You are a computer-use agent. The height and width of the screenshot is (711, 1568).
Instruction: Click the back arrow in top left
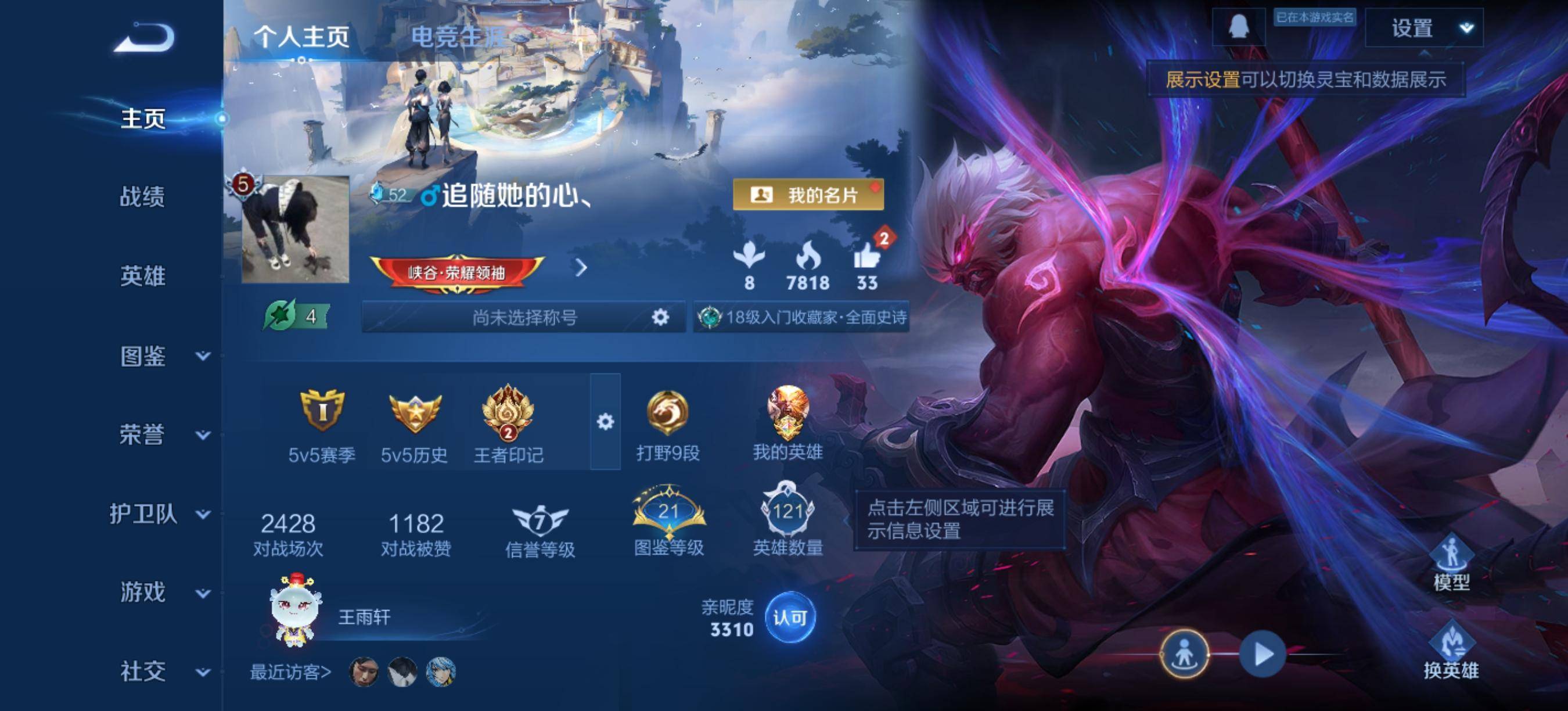144,35
